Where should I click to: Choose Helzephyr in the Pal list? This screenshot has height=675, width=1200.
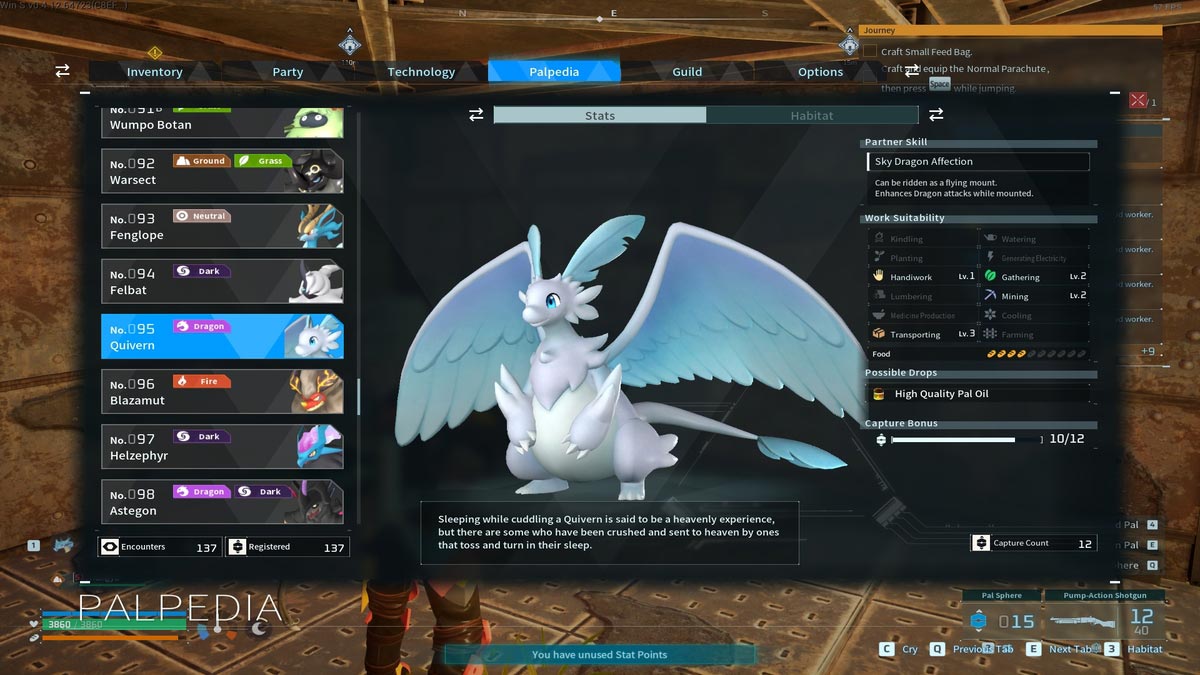point(222,446)
